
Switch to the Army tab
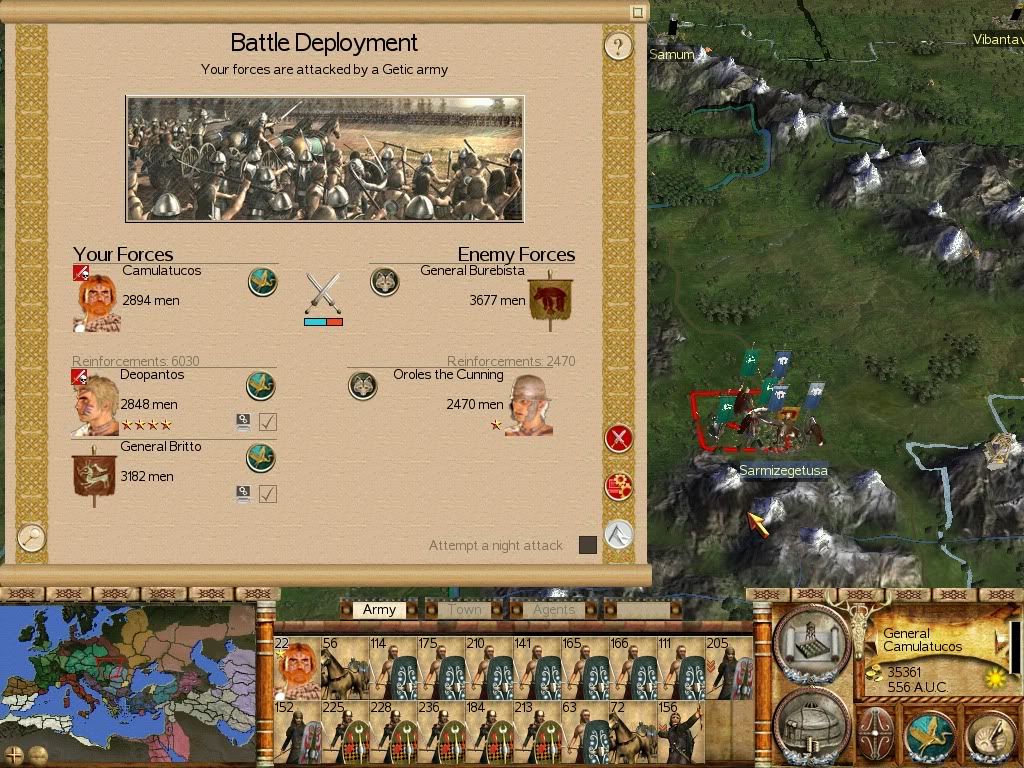tap(380, 609)
